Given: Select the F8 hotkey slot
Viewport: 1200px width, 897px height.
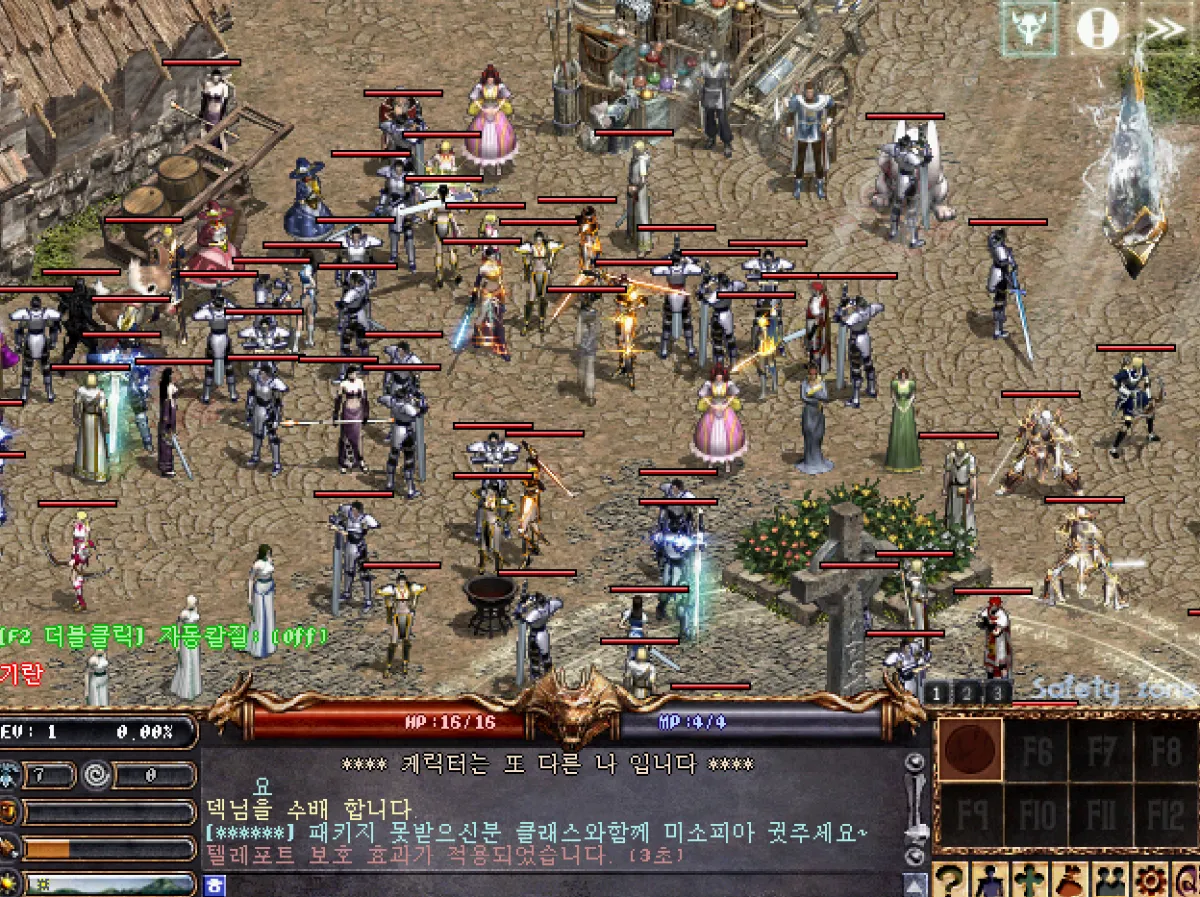Looking at the screenshot, I should point(1166,750).
